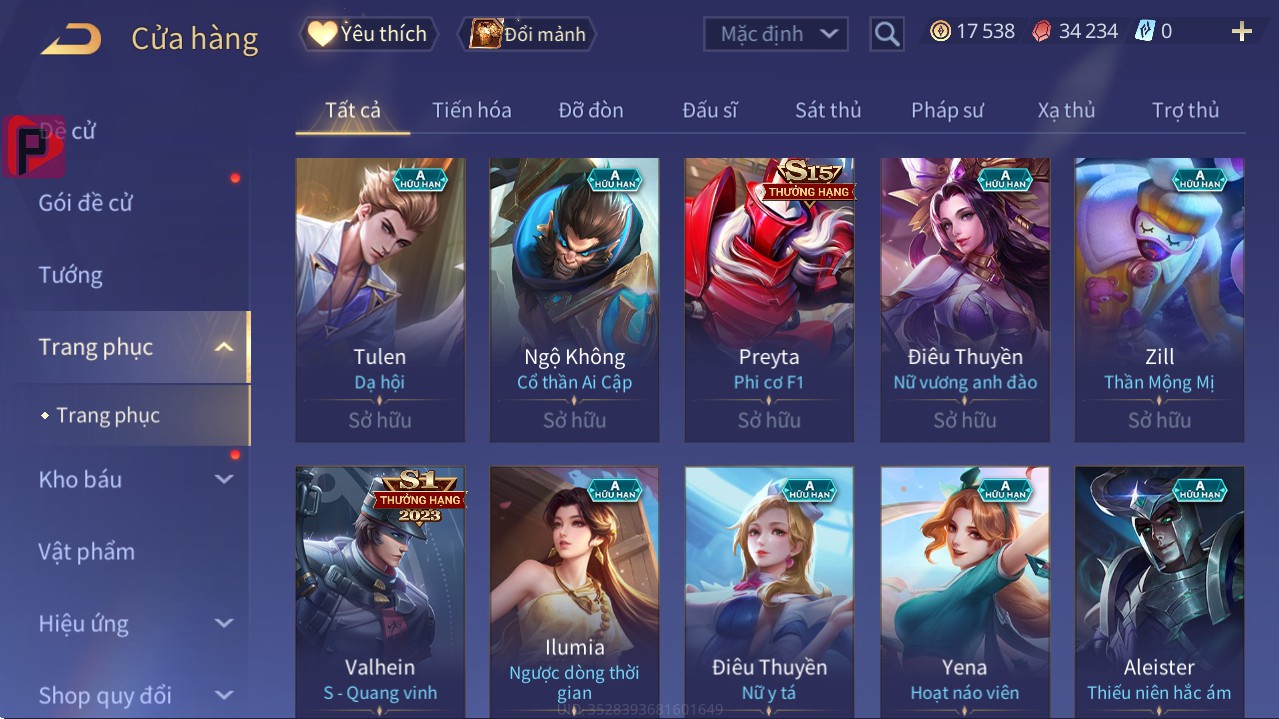Add currency with the plus button

(x=1241, y=32)
